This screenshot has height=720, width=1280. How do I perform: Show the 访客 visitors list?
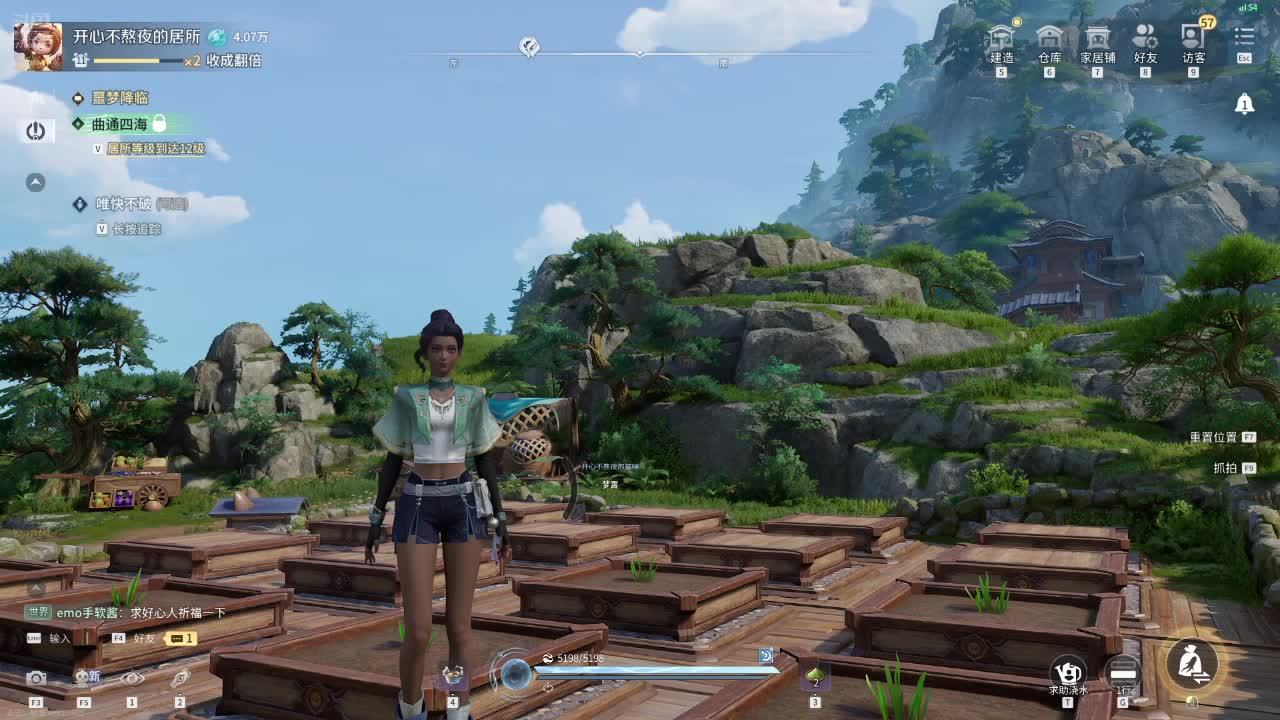coord(1193,40)
